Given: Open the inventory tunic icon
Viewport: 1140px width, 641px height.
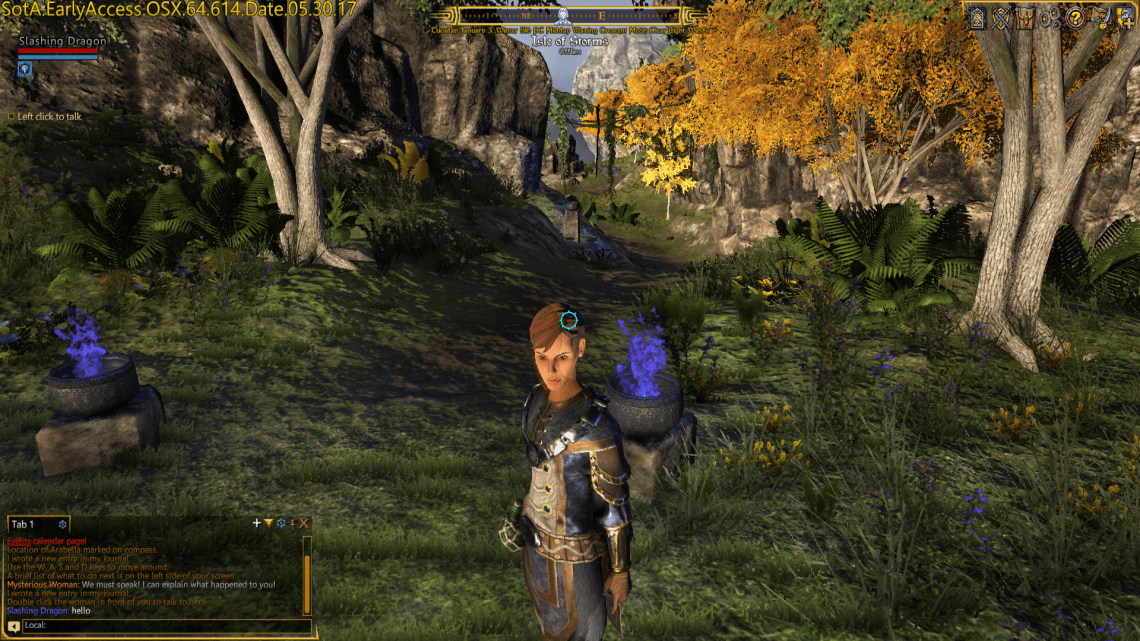Looking at the screenshot, I should tap(1024, 17).
